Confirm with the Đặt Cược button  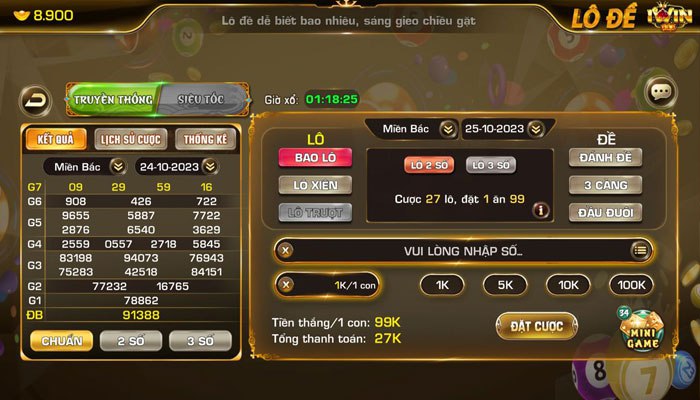(536, 326)
